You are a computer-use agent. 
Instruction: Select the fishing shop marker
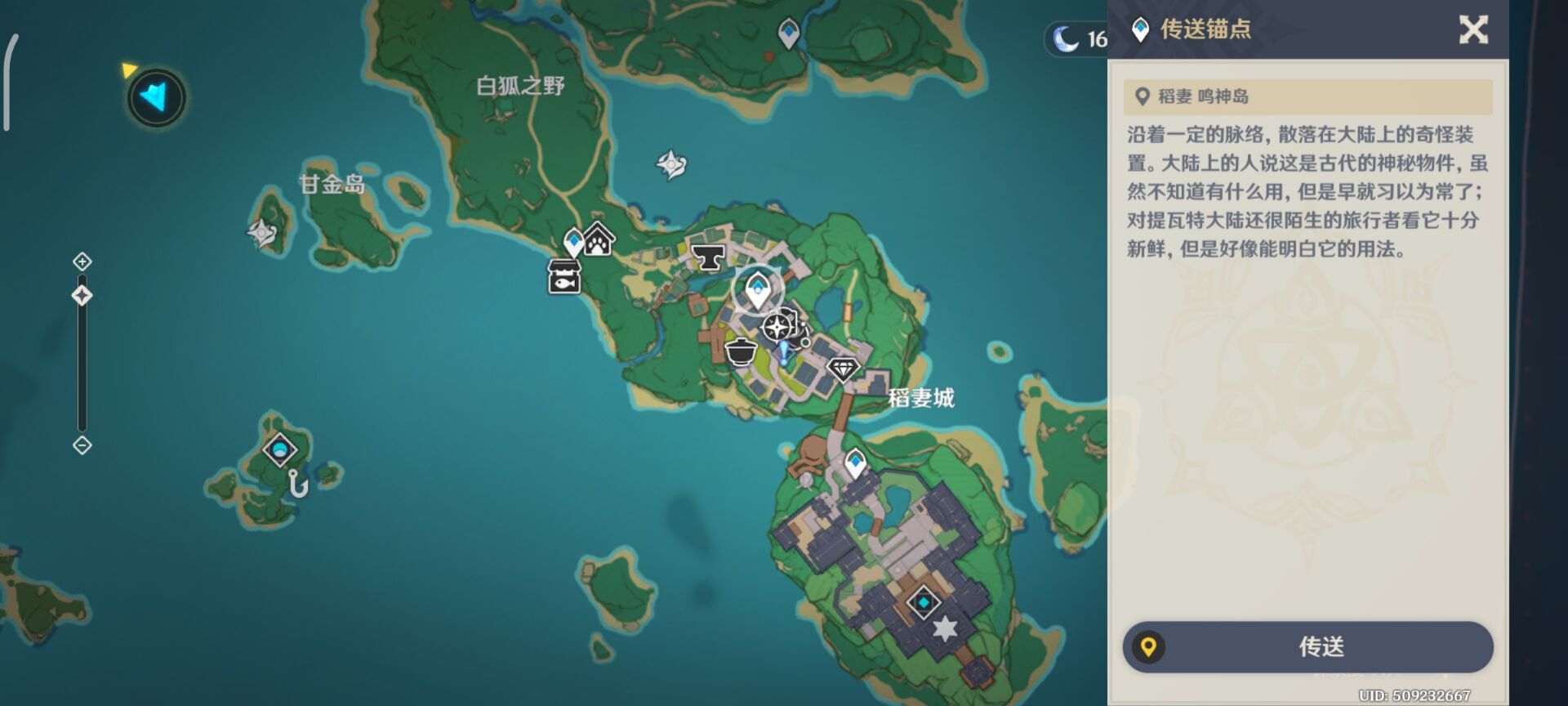563,277
